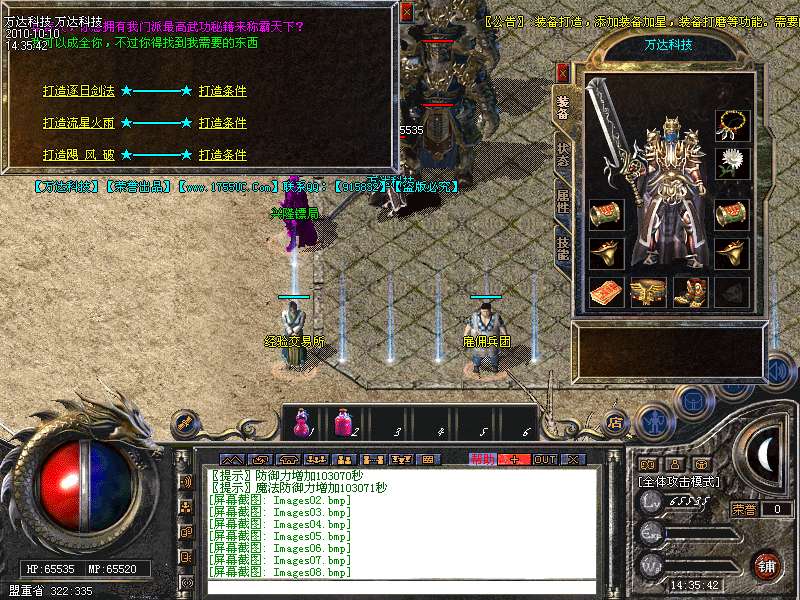
Task: Switch to the 状态 tab
Action: (563, 155)
